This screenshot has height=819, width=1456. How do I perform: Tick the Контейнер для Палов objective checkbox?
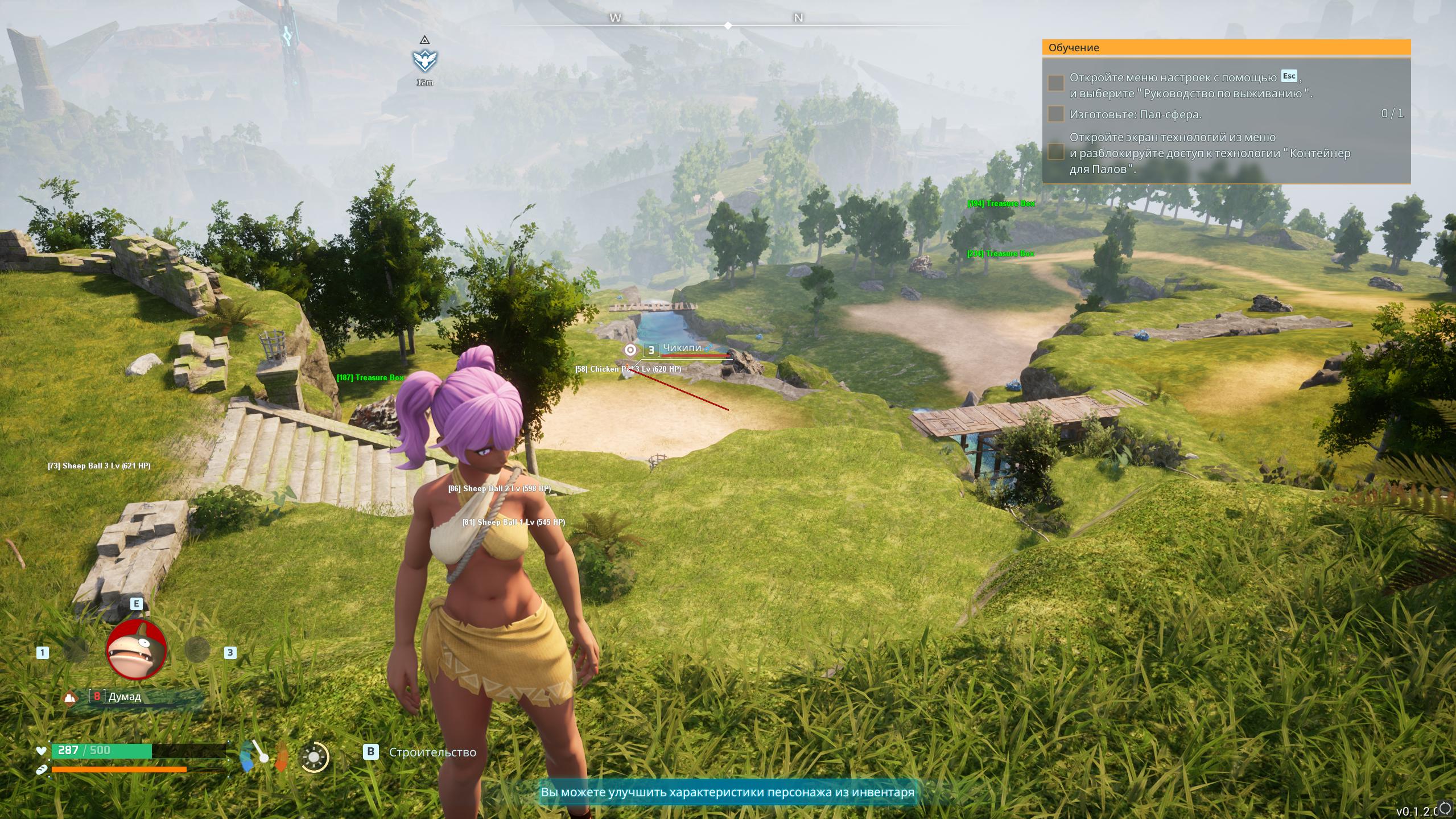(x=1055, y=152)
